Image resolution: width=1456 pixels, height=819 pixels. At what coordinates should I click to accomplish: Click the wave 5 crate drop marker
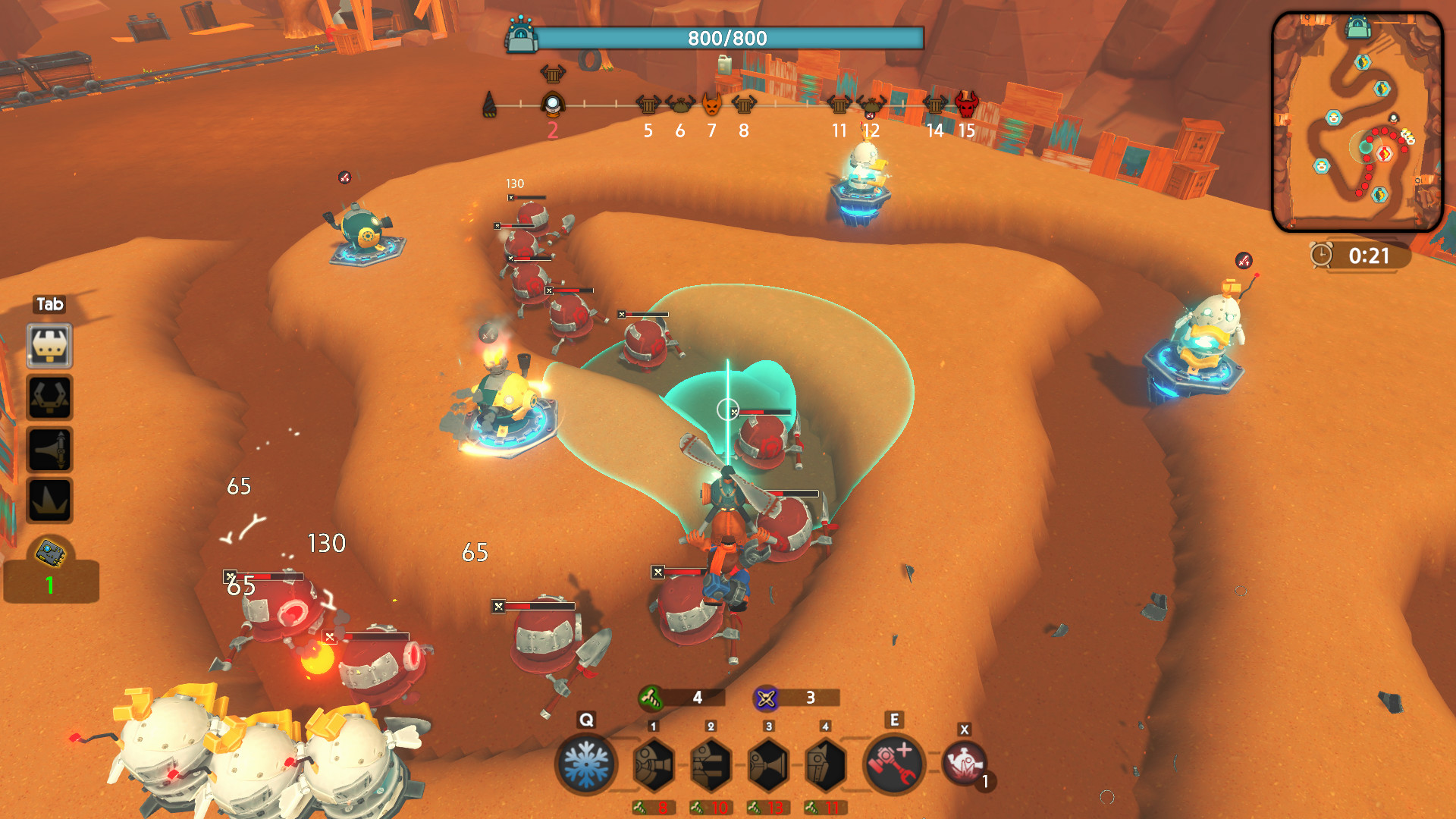[648, 104]
